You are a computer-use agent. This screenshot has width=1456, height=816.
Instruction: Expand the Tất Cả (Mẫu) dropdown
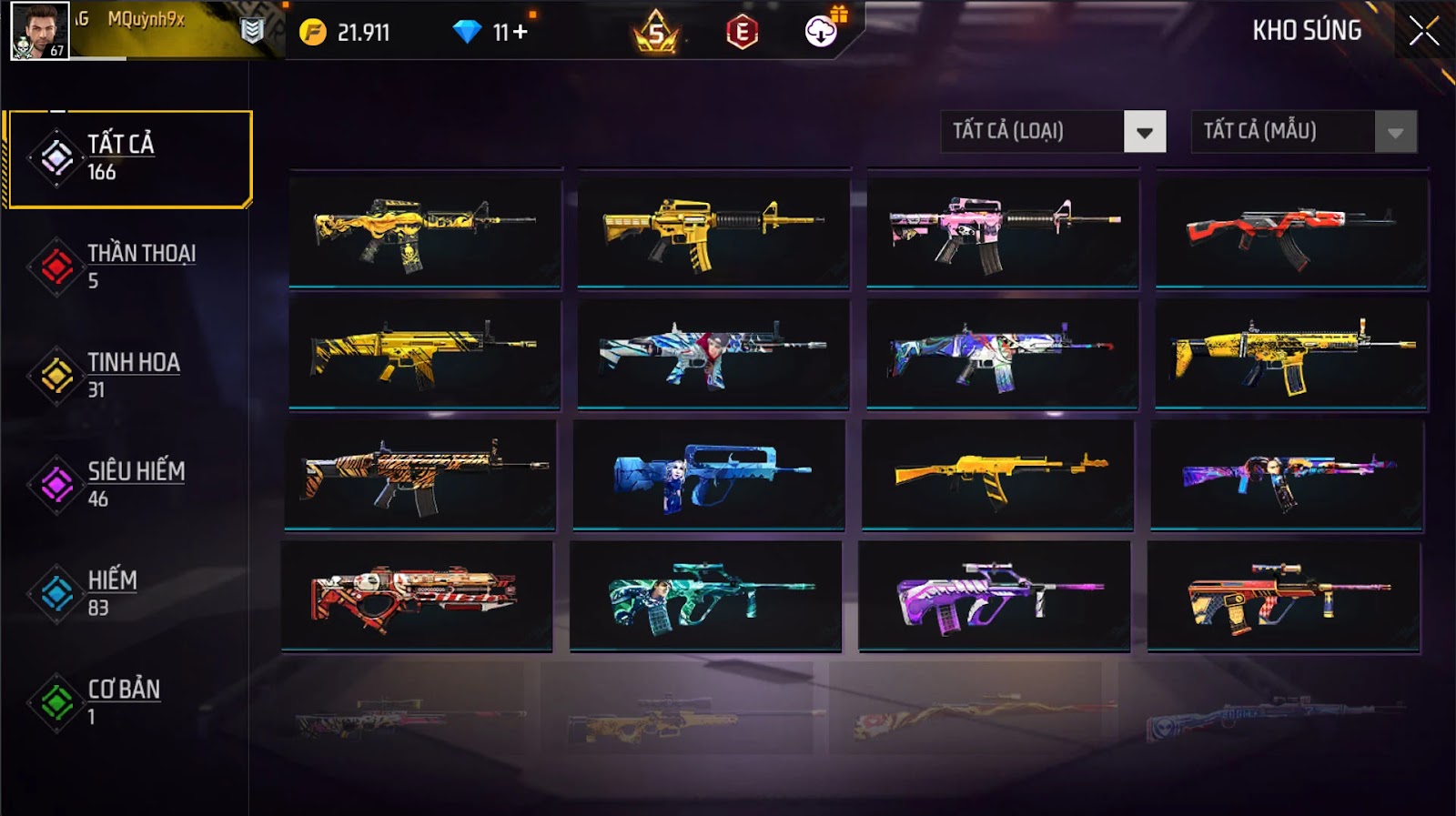[1395, 132]
